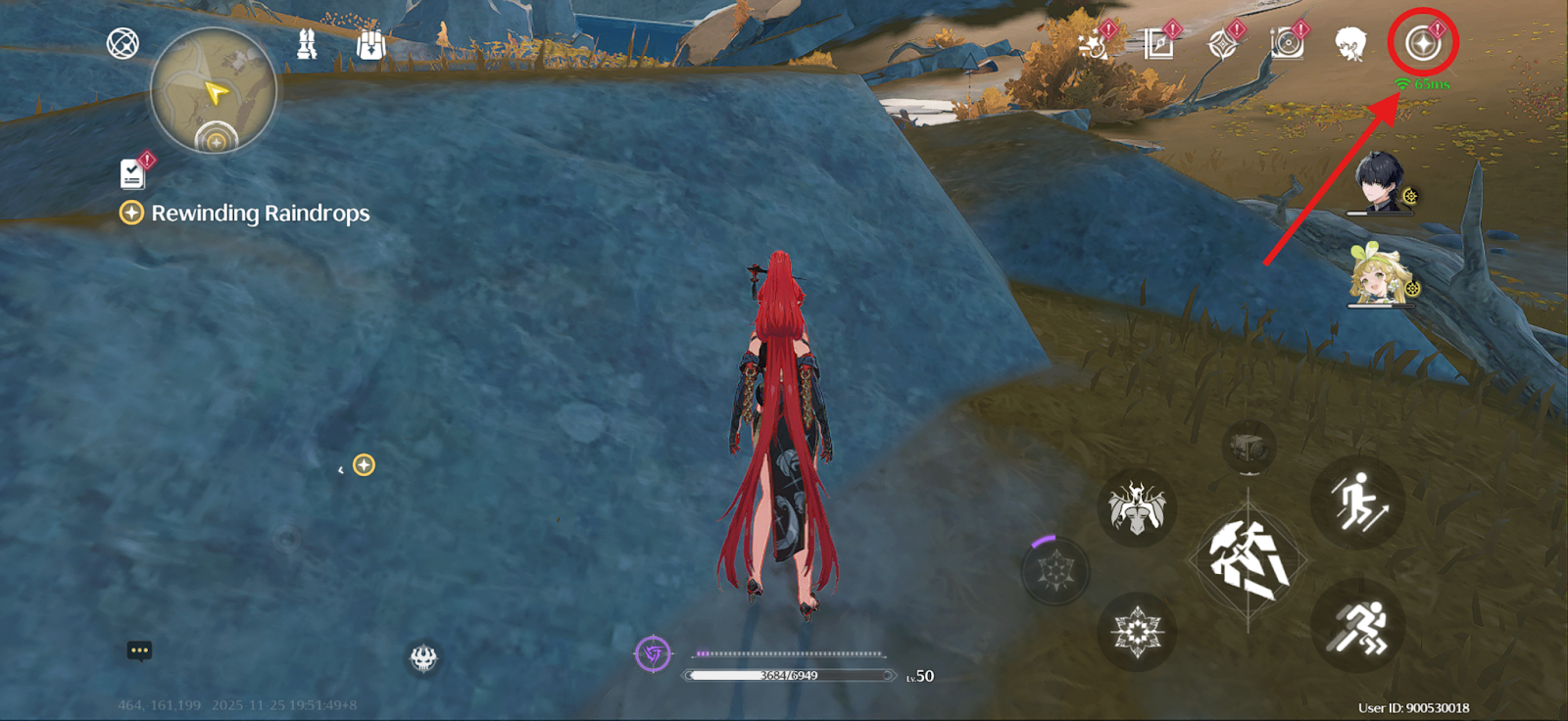The height and width of the screenshot is (721, 1568).
Task: Use the camera utility gadget
Action: pos(1248,449)
